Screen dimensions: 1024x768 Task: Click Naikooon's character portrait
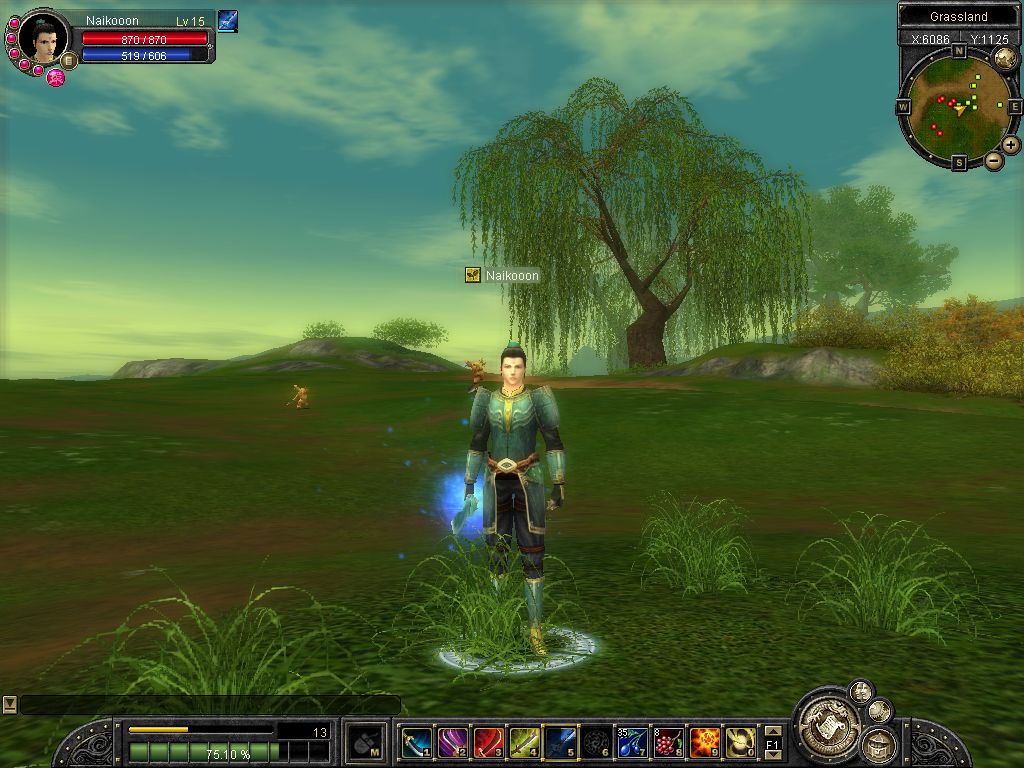coord(44,38)
